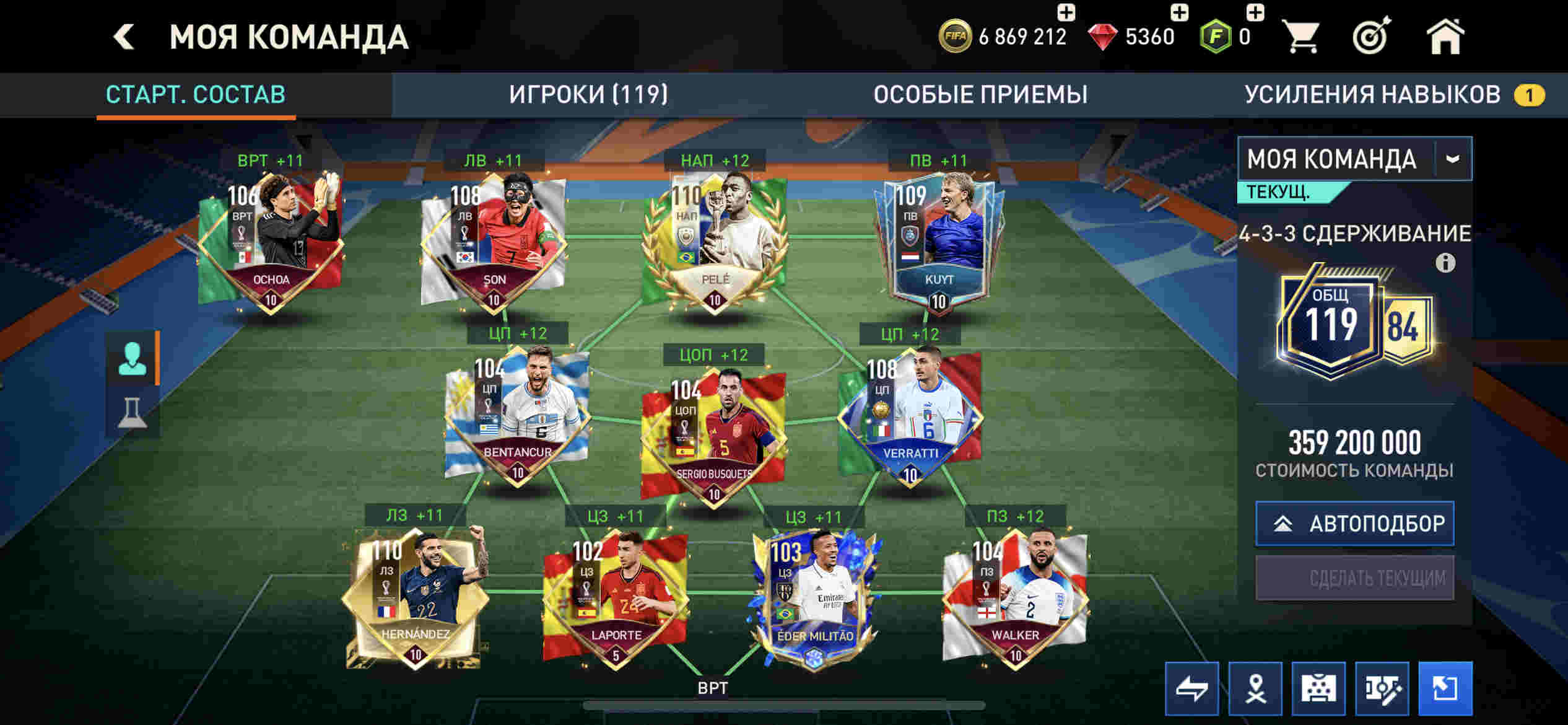Switch to the ИГРОКИ (119) tab

pyautogui.click(x=588, y=95)
